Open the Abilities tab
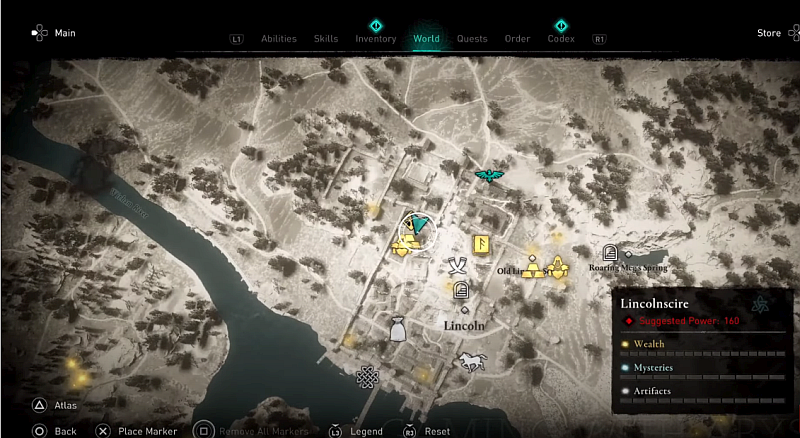Screen dimensions: 800x438 click(279, 39)
